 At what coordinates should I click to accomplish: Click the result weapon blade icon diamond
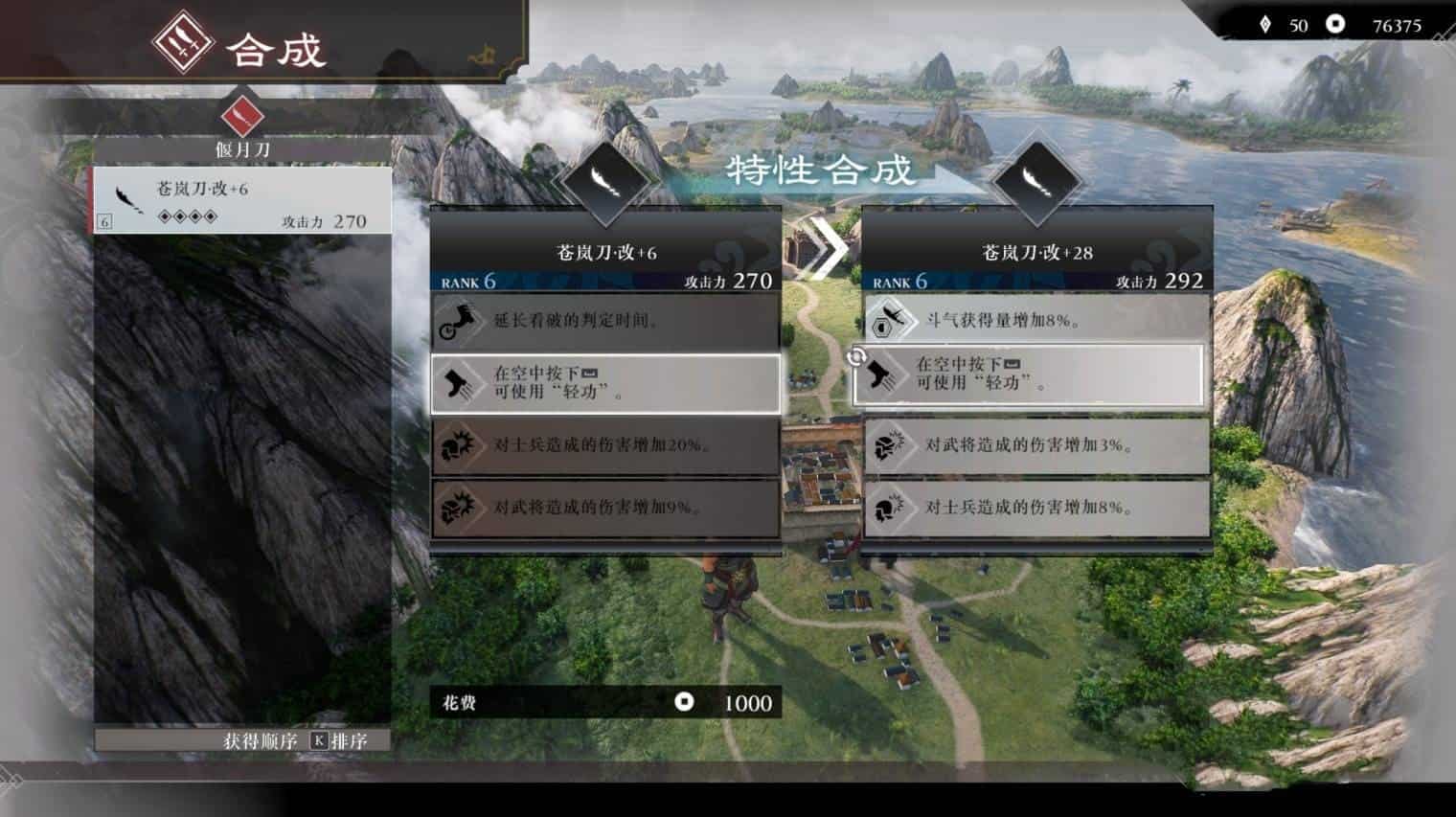click(1036, 180)
